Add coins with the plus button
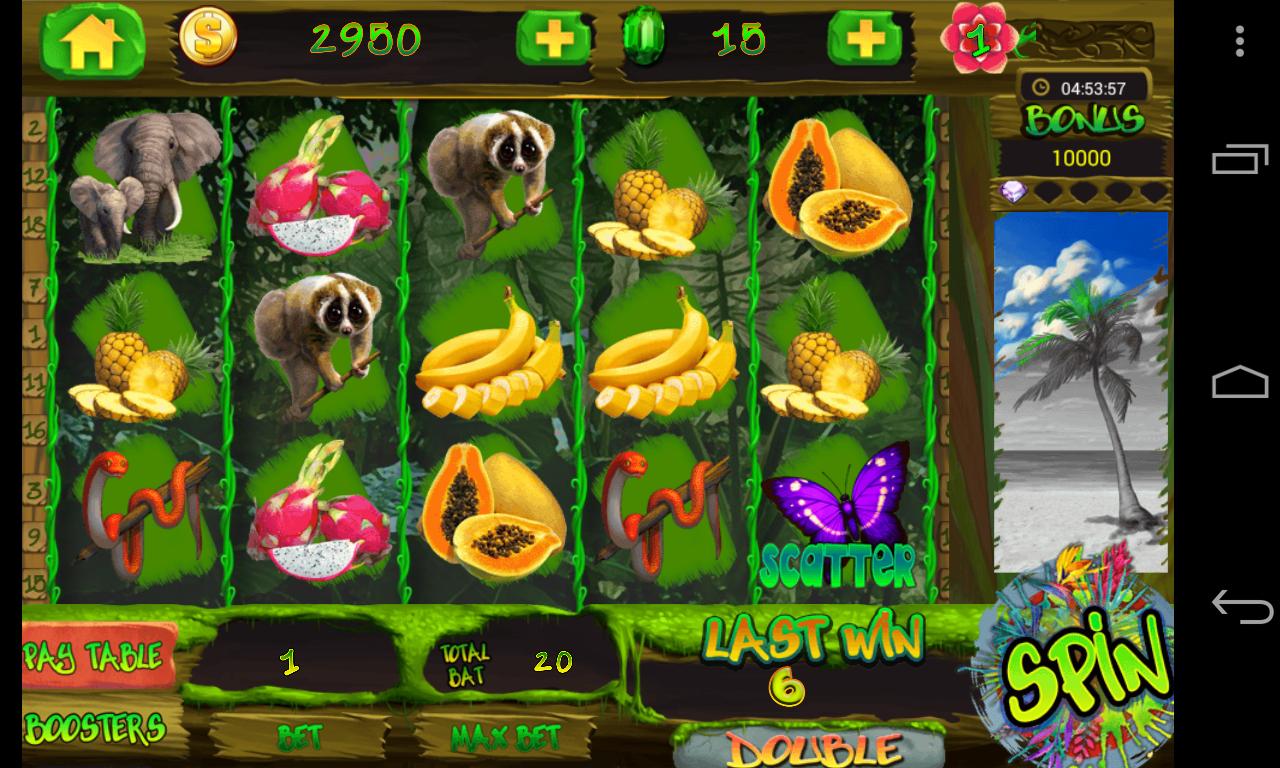 [x=555, y=40]
